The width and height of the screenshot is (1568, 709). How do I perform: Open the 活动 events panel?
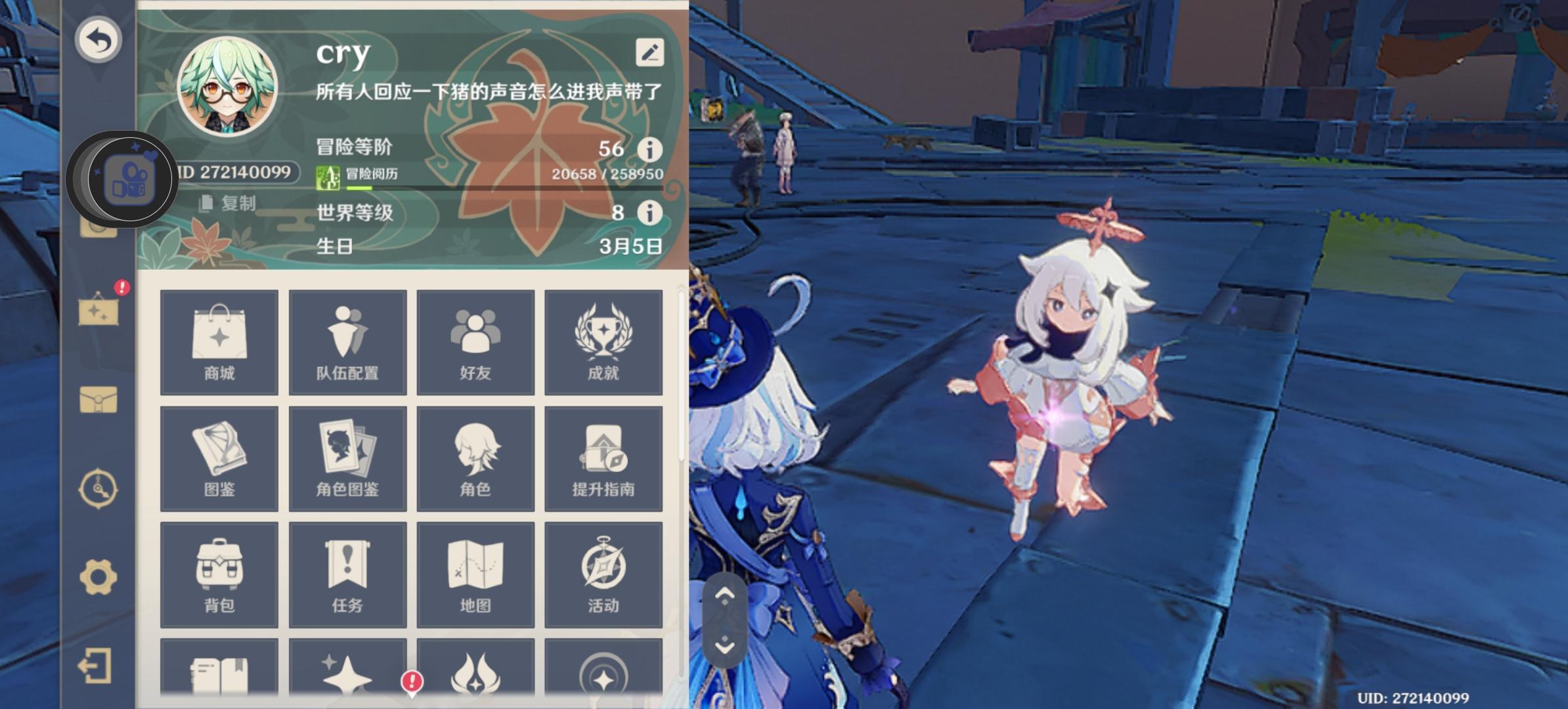(603, 573)
